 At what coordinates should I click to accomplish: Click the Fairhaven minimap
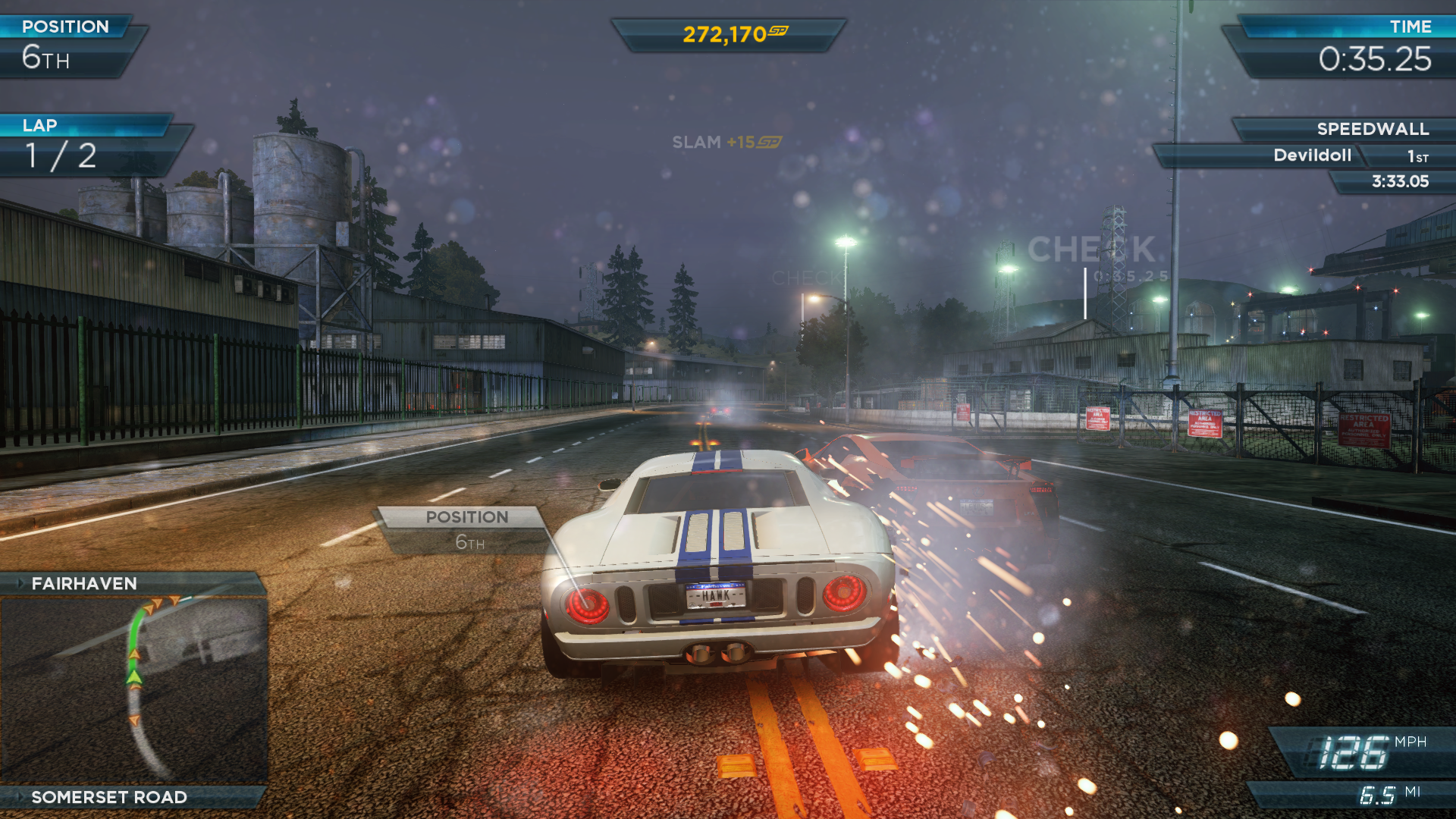pyautogui.click(x=133, y=689)
